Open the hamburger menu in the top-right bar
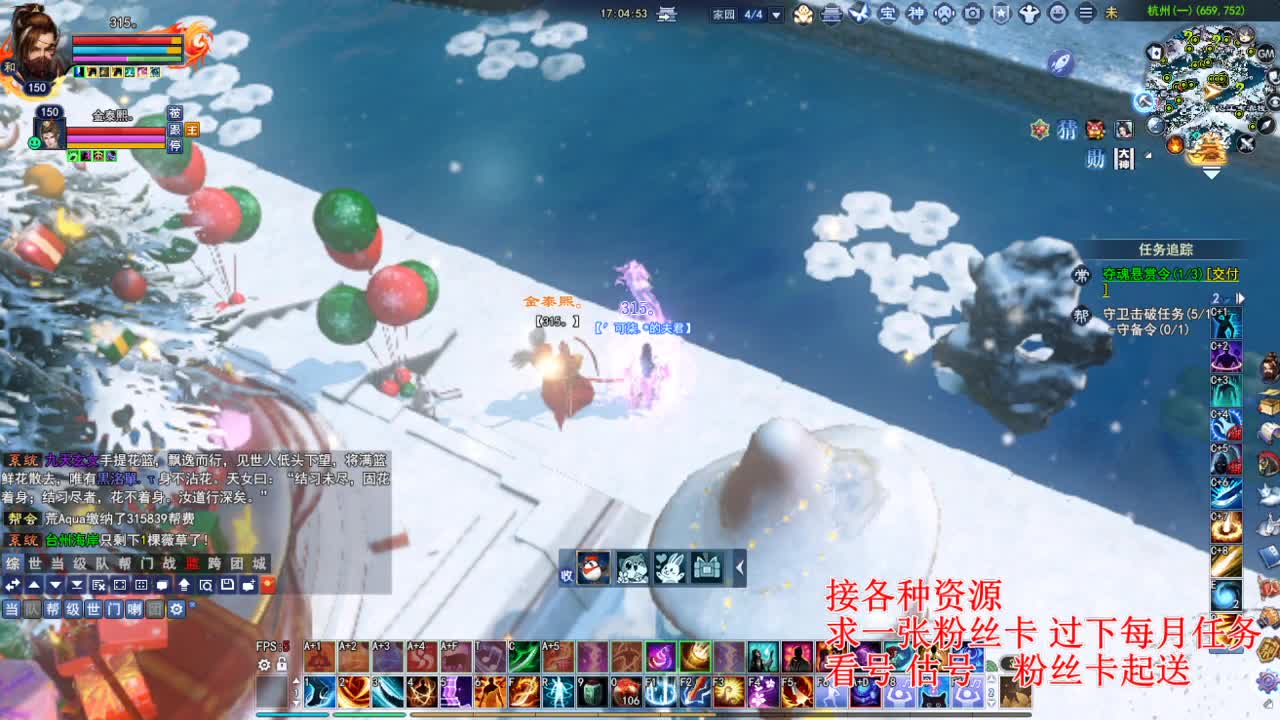Screen dimensions: 1280x720 pyautogui.click(x=1085, y=15)
